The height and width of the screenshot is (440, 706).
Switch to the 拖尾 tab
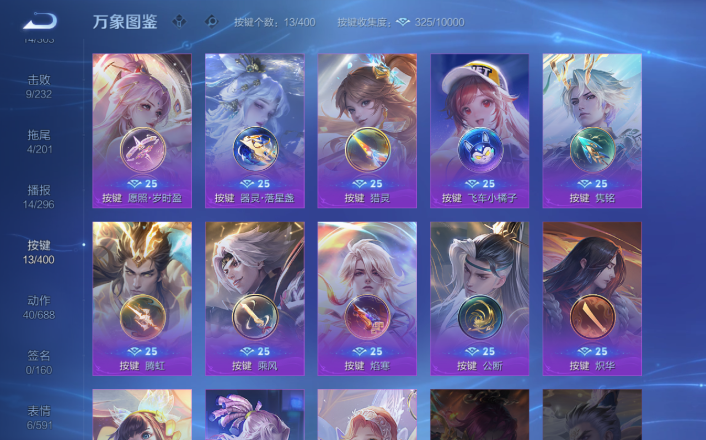coord(39,142)
